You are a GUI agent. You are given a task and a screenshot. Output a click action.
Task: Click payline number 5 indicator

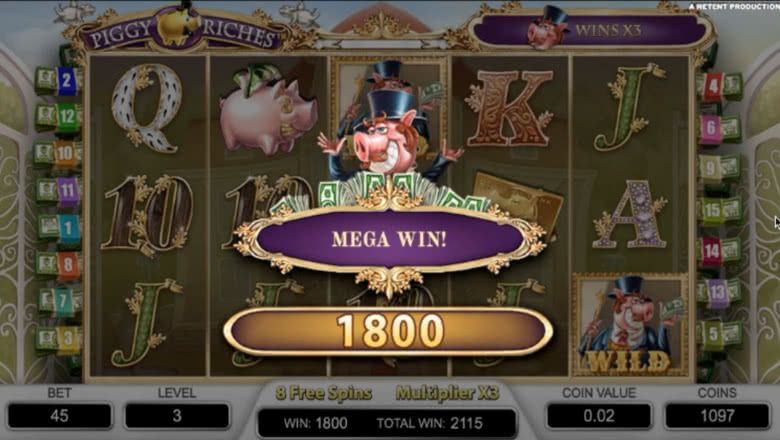pyautogui.click(x=711, y=333)
